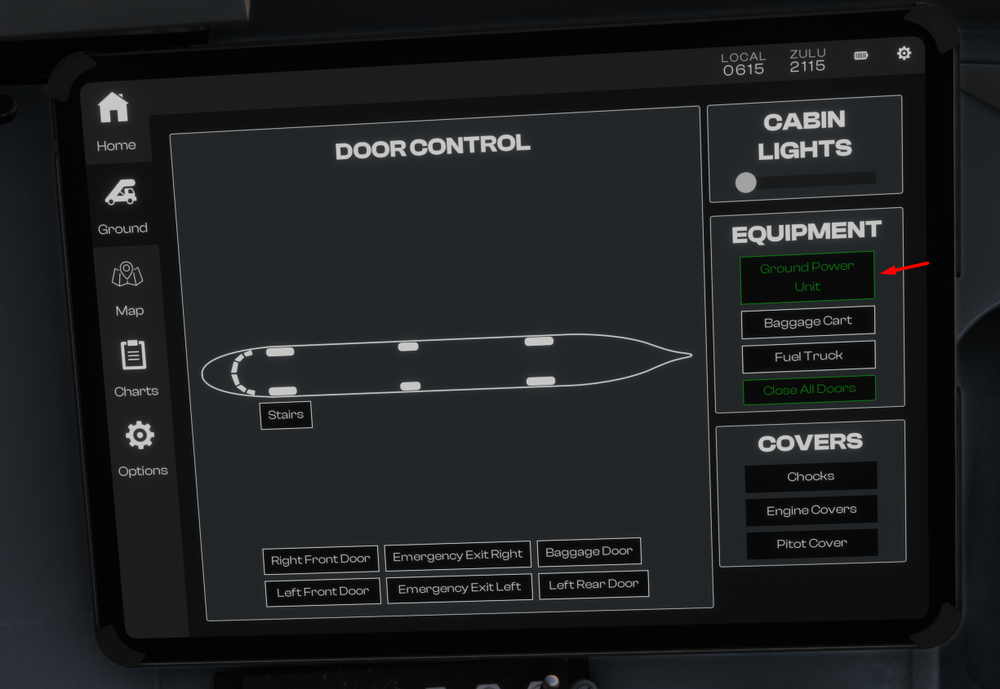Open the Options tab

tap(141, 448)
